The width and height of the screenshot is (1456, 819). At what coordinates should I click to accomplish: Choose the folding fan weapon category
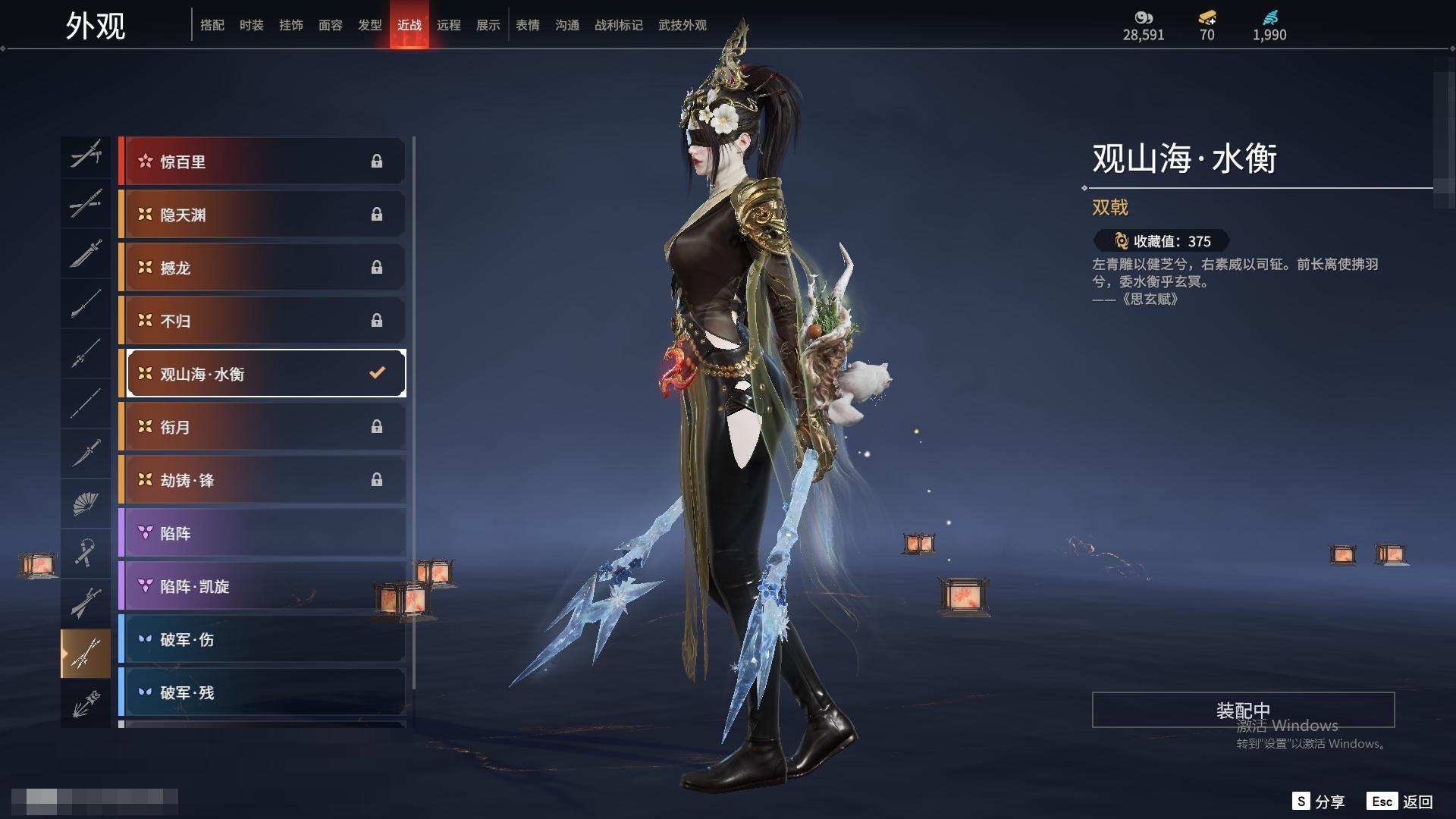86,504
